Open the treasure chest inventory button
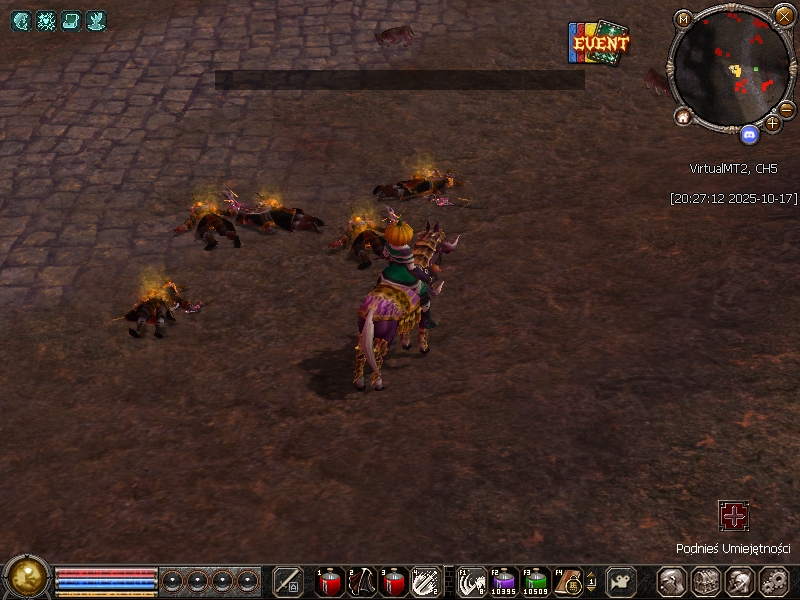 pyautogui.click(x=706, y=581)
